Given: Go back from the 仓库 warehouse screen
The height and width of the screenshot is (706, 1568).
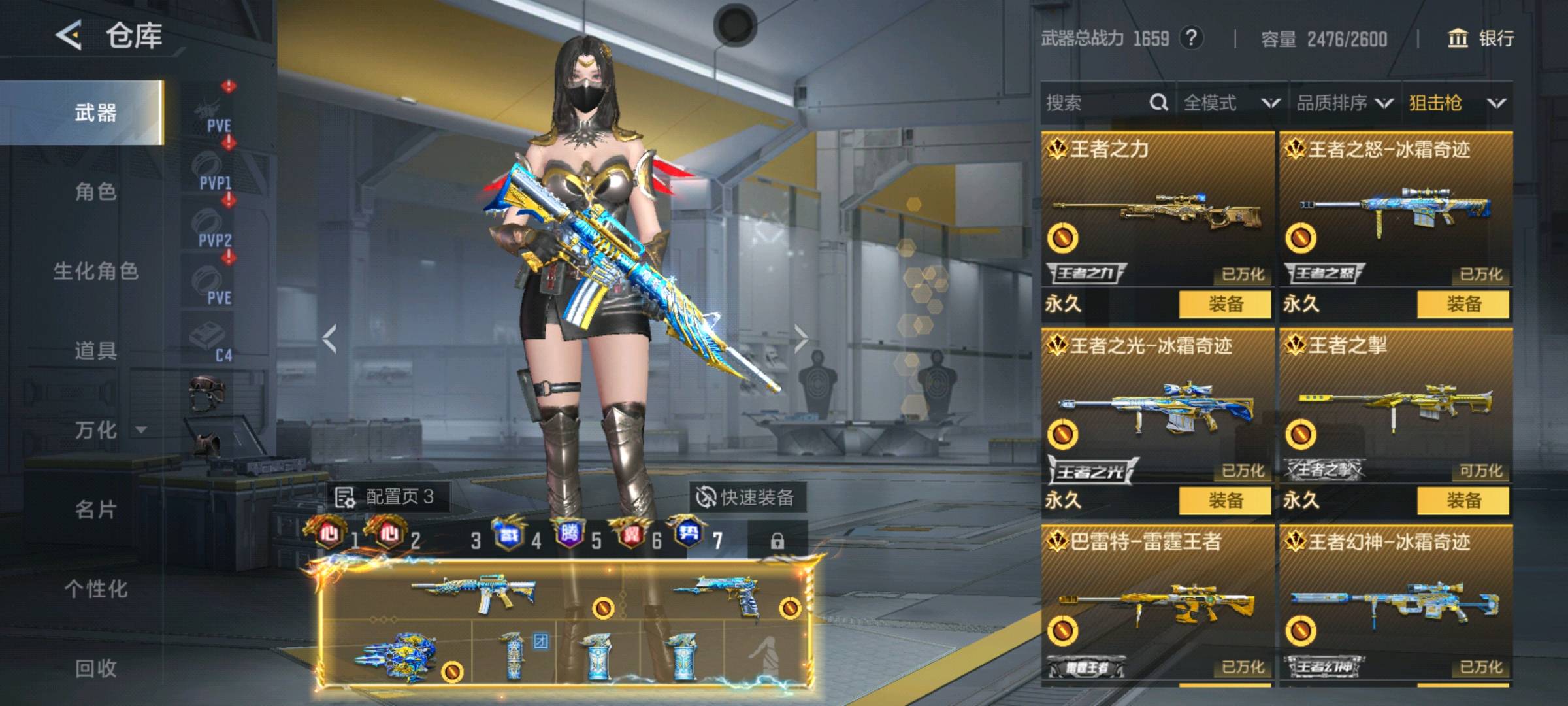Looking at the screenshot, I should pos(69,35).
